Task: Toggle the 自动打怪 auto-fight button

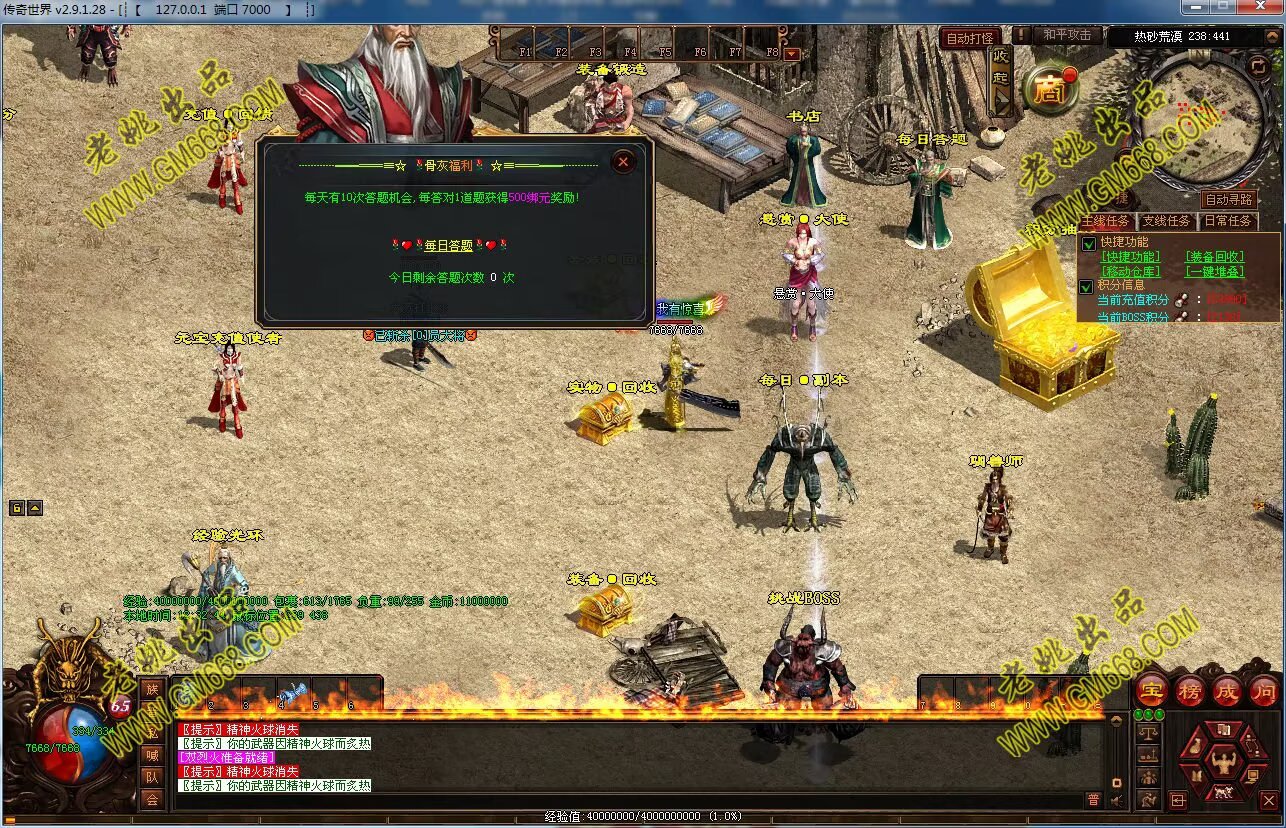Action: 969,38
